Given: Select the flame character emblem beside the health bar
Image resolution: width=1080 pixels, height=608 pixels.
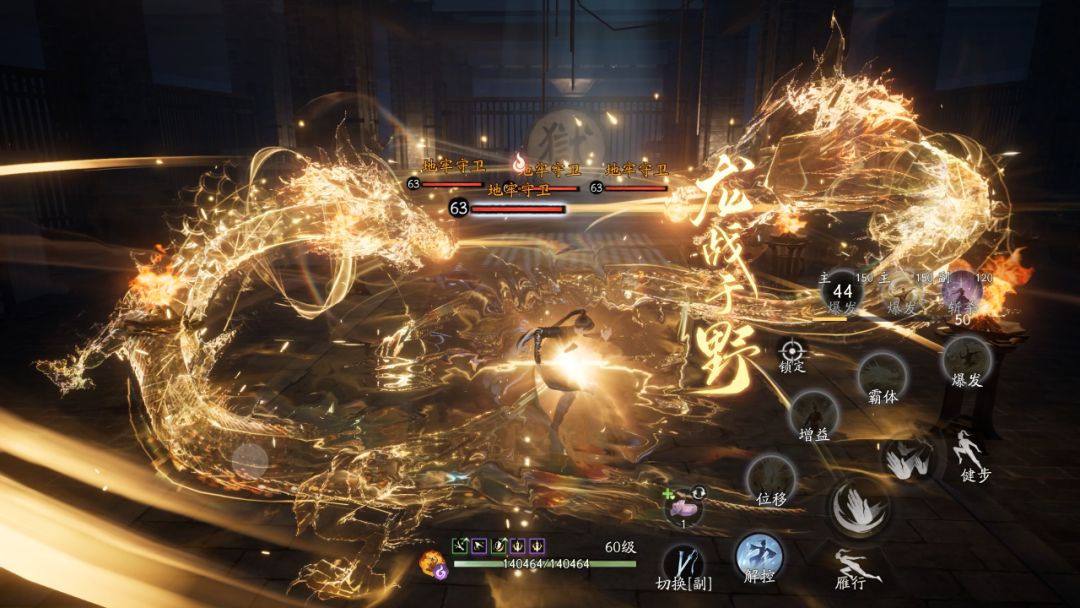Looking at the screenshot, I should [432, 565].
